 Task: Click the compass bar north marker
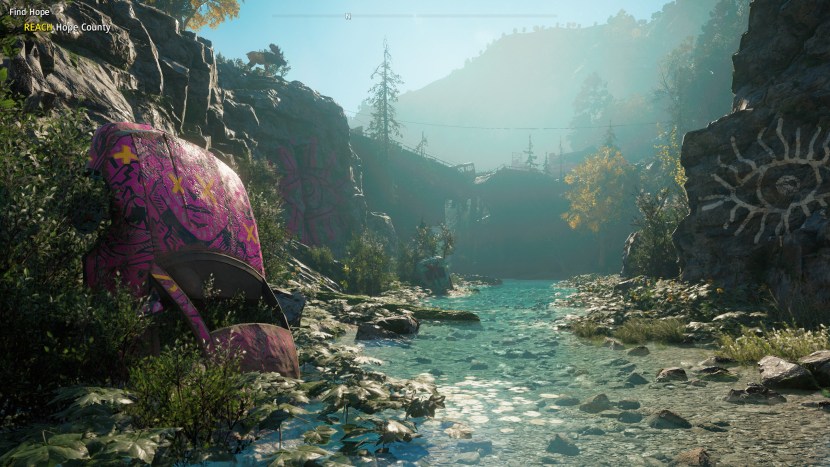348,16
